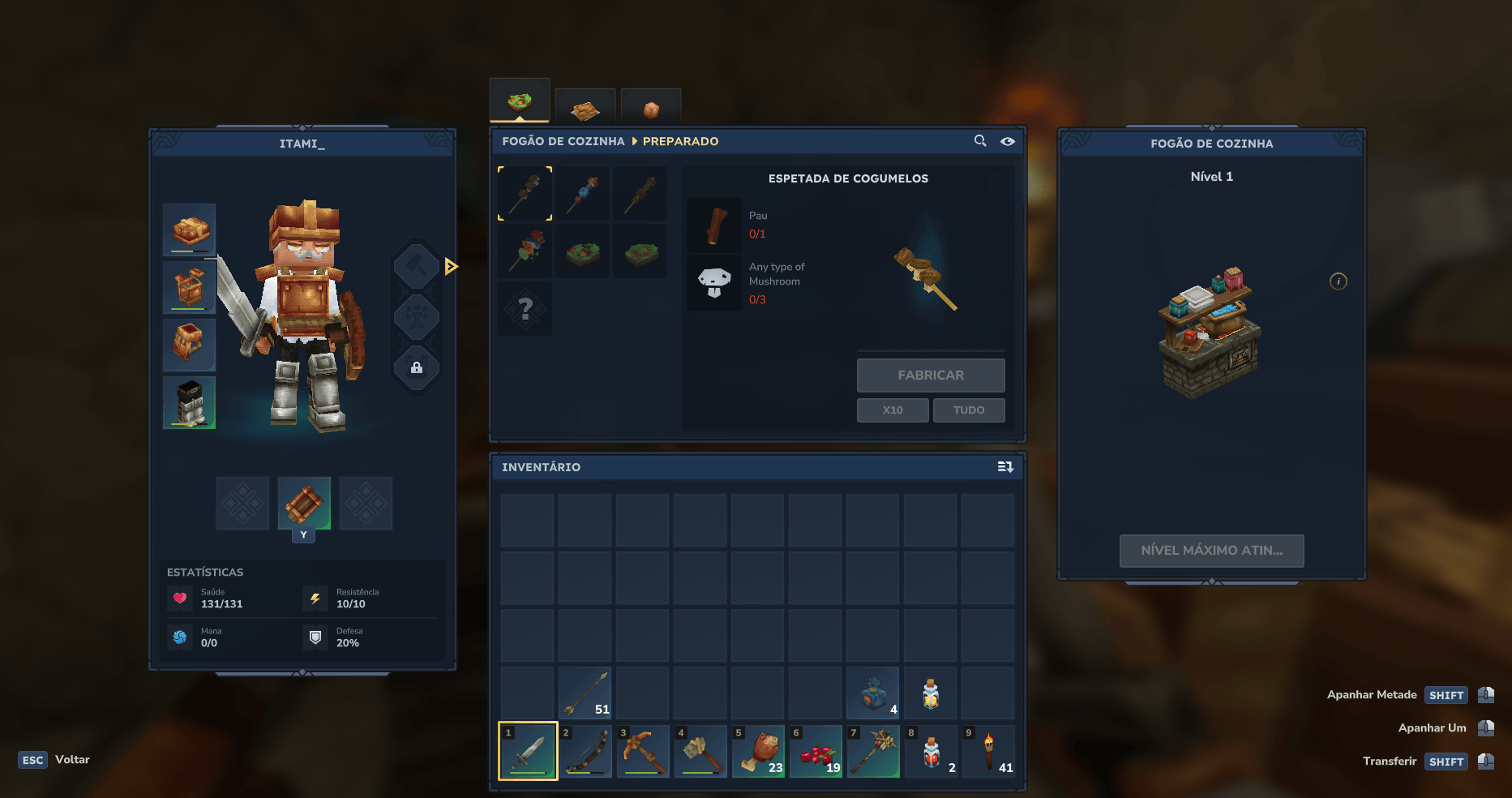Sort the inventory with the sort icon

[x=1005, y=467]
